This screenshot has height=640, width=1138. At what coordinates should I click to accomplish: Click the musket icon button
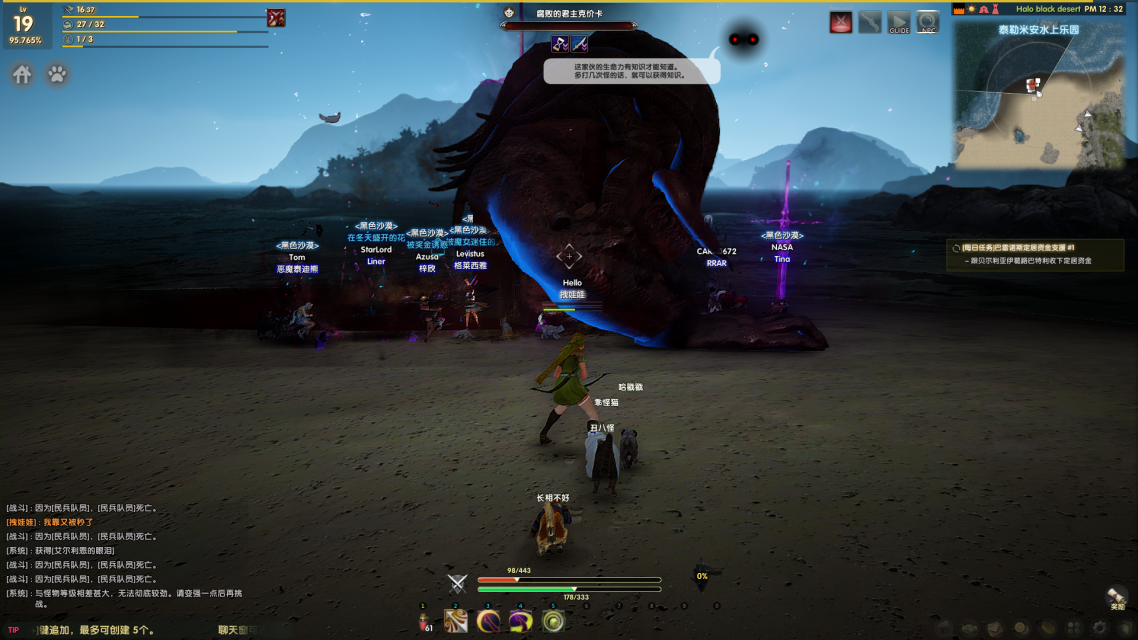870,23
